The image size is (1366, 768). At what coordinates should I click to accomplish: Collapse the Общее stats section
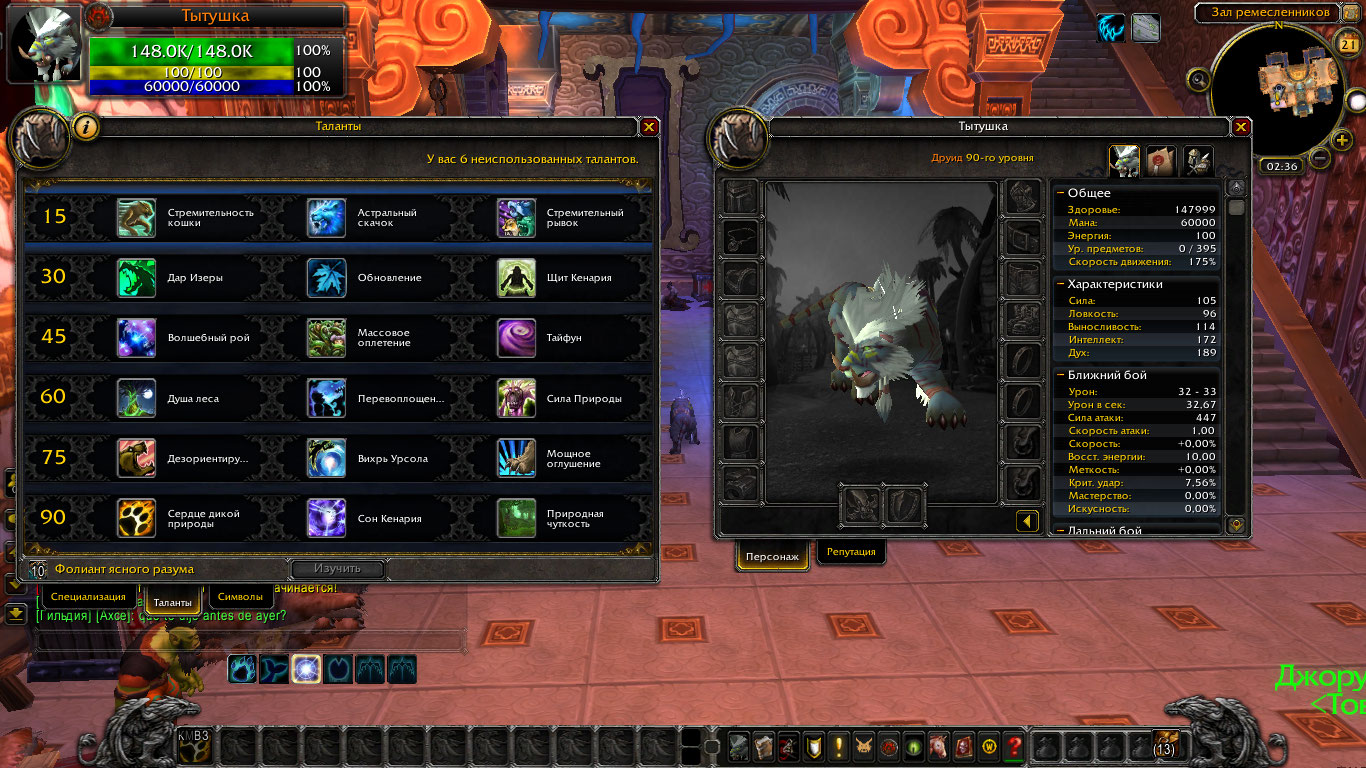click(x=1060, y=193)
